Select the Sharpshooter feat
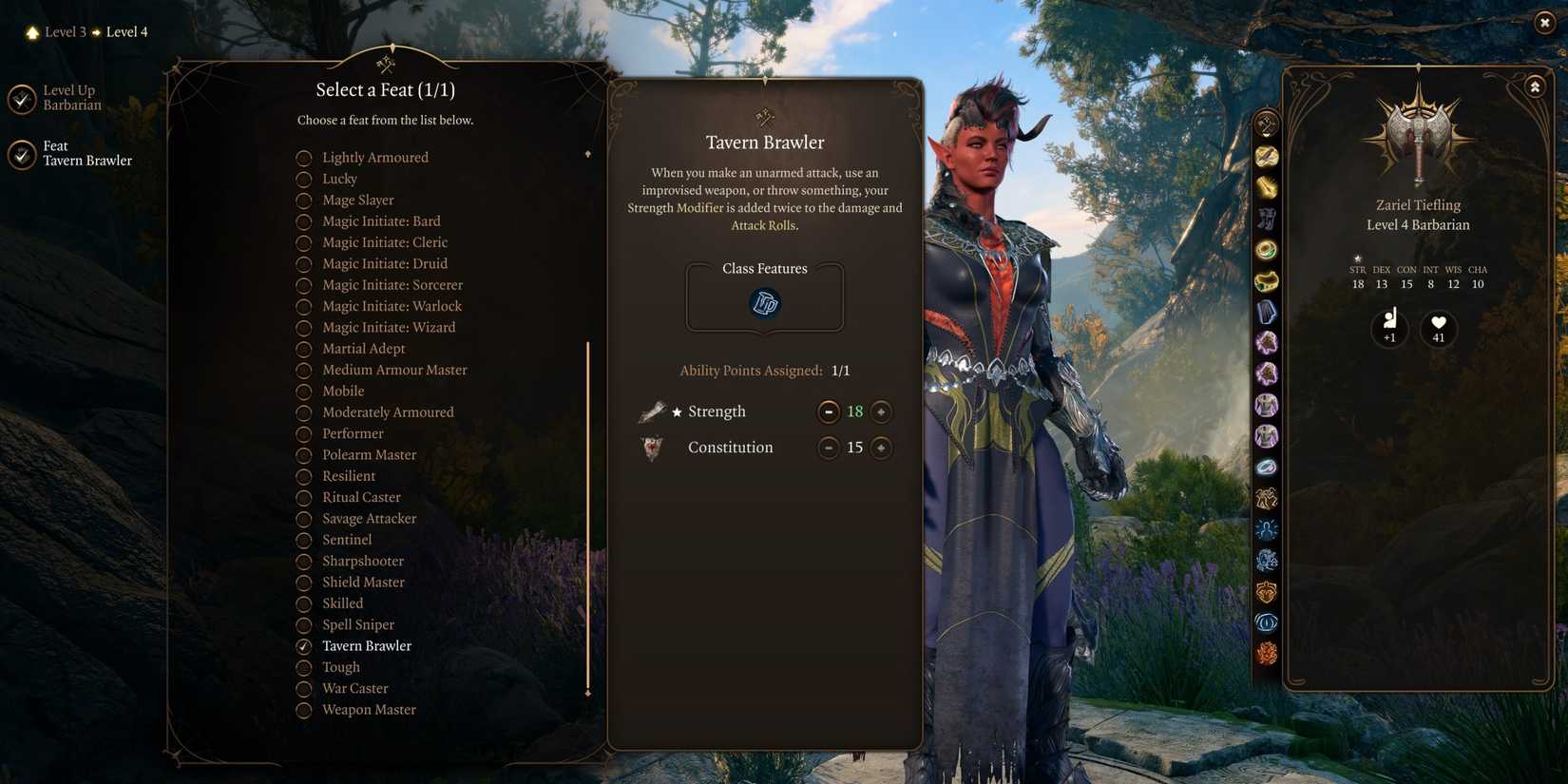Image resolution: width=1568 pixels, height=784 pixels. (304, 561)
